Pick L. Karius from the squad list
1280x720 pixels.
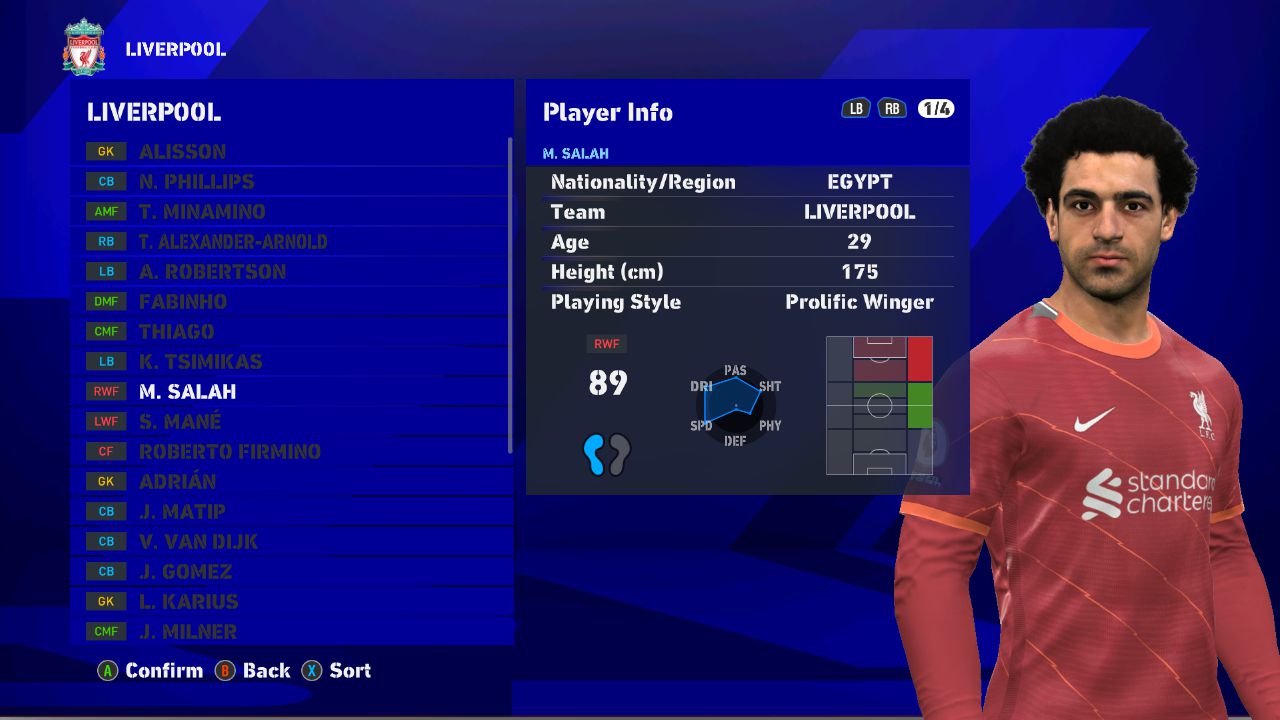tap(188, 602)
